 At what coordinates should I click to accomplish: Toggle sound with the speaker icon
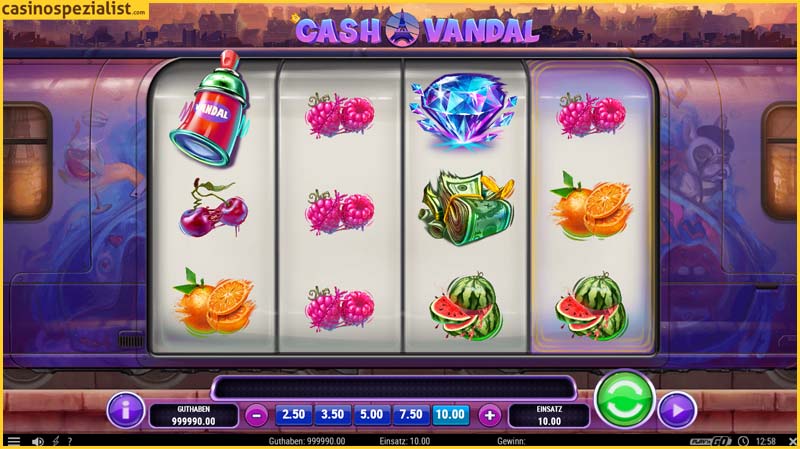point(38,441)
